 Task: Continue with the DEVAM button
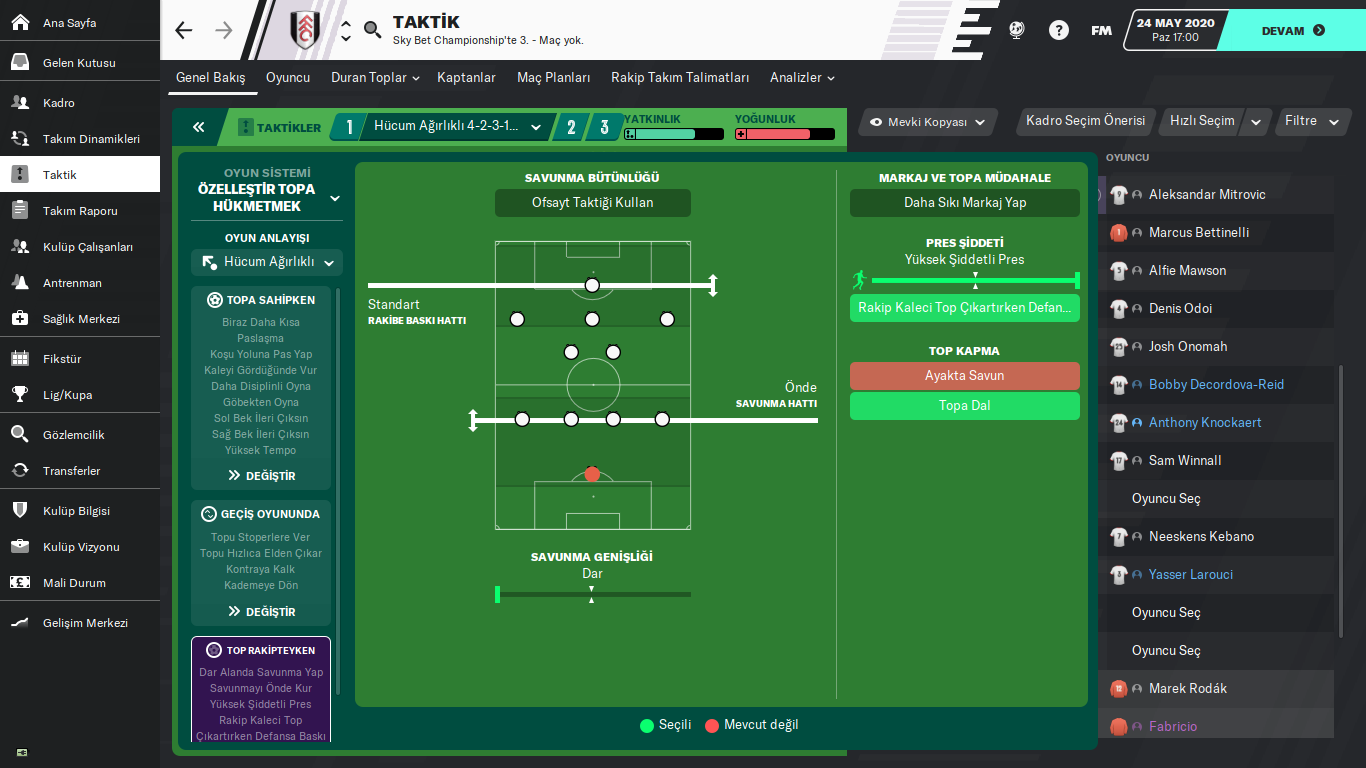click(1291, 31)
